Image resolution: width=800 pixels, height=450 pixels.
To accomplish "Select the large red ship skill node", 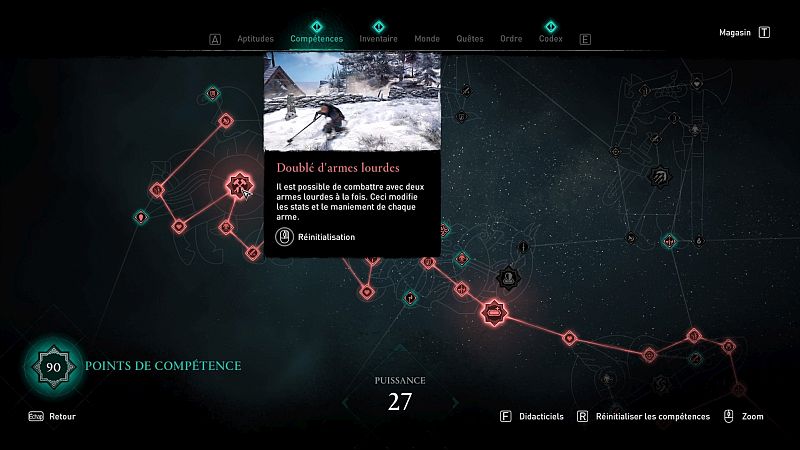I will pyautogui.click(x=494, y=314).
